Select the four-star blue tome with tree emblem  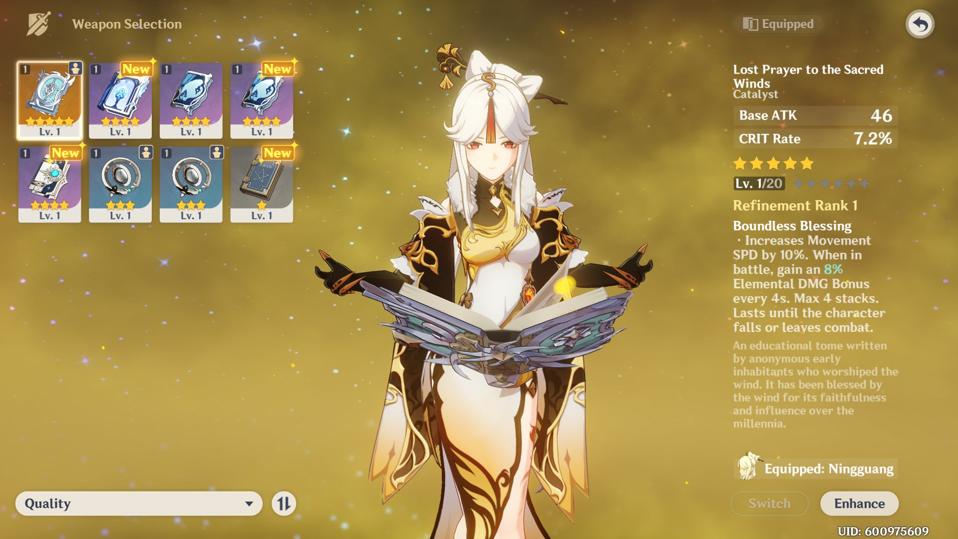coord(120,99)
